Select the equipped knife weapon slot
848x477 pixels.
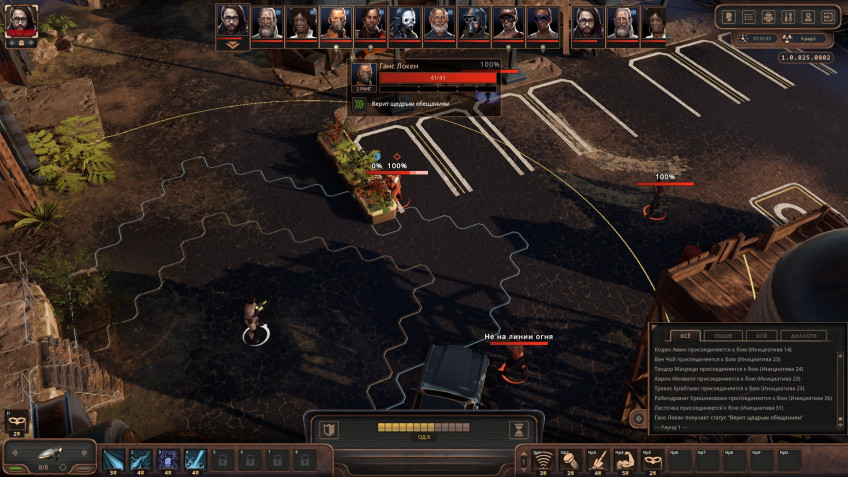click(x=48, y=456)
